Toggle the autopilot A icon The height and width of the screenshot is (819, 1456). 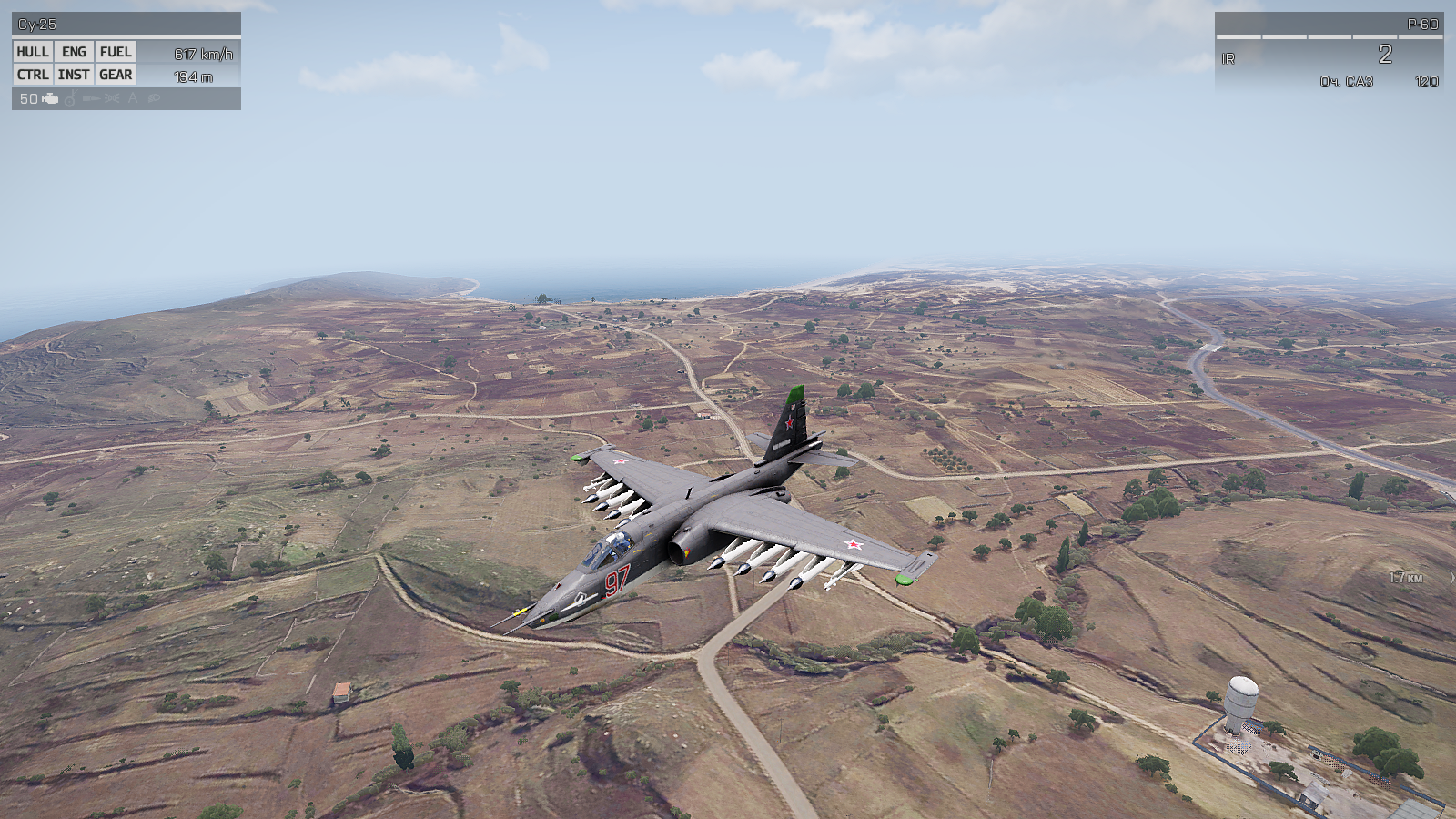(133, 98)
